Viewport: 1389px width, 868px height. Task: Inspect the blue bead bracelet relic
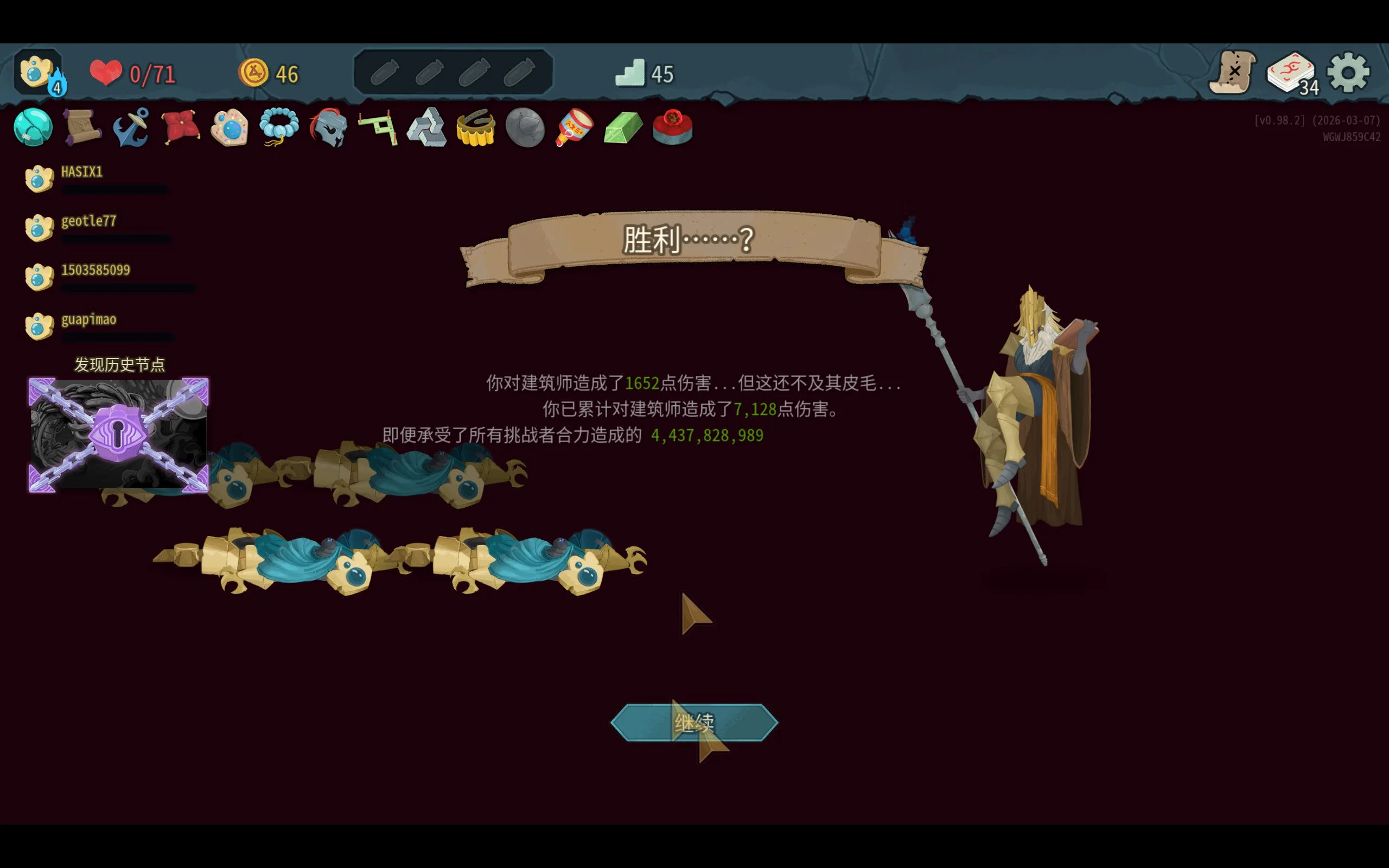[279, 127]
